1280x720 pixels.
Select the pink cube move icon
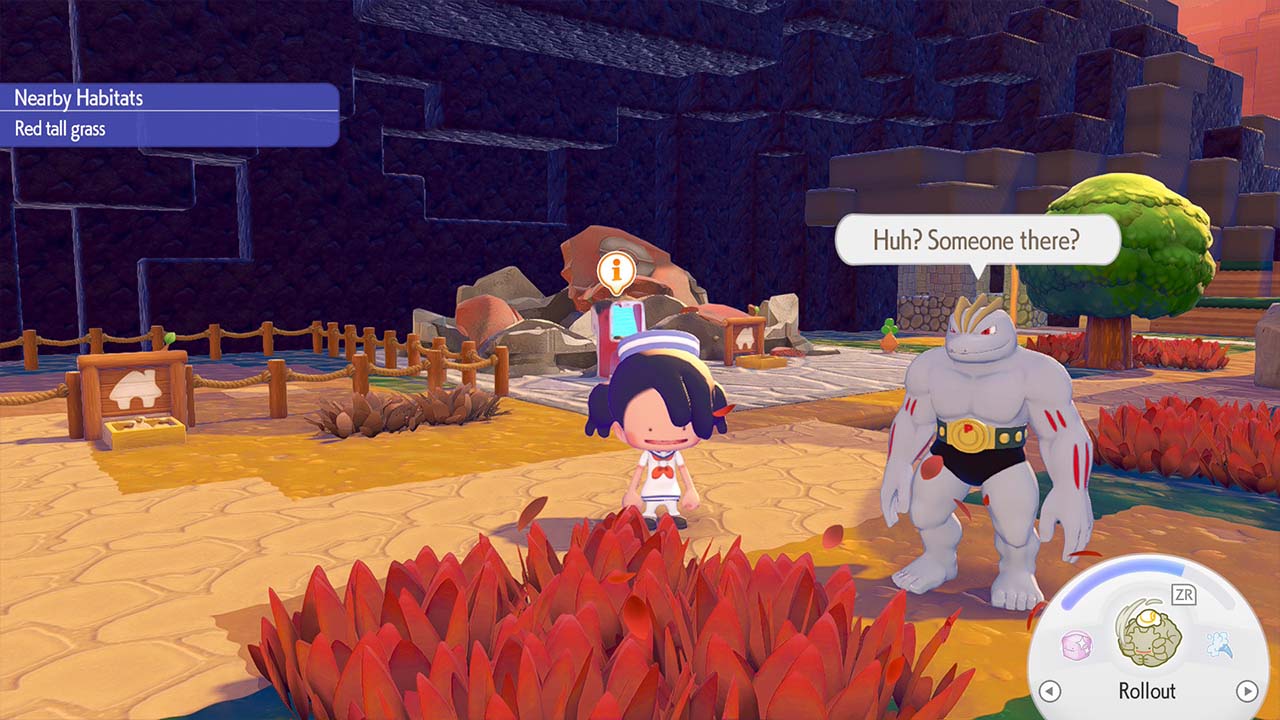(x=1076, y=645)
